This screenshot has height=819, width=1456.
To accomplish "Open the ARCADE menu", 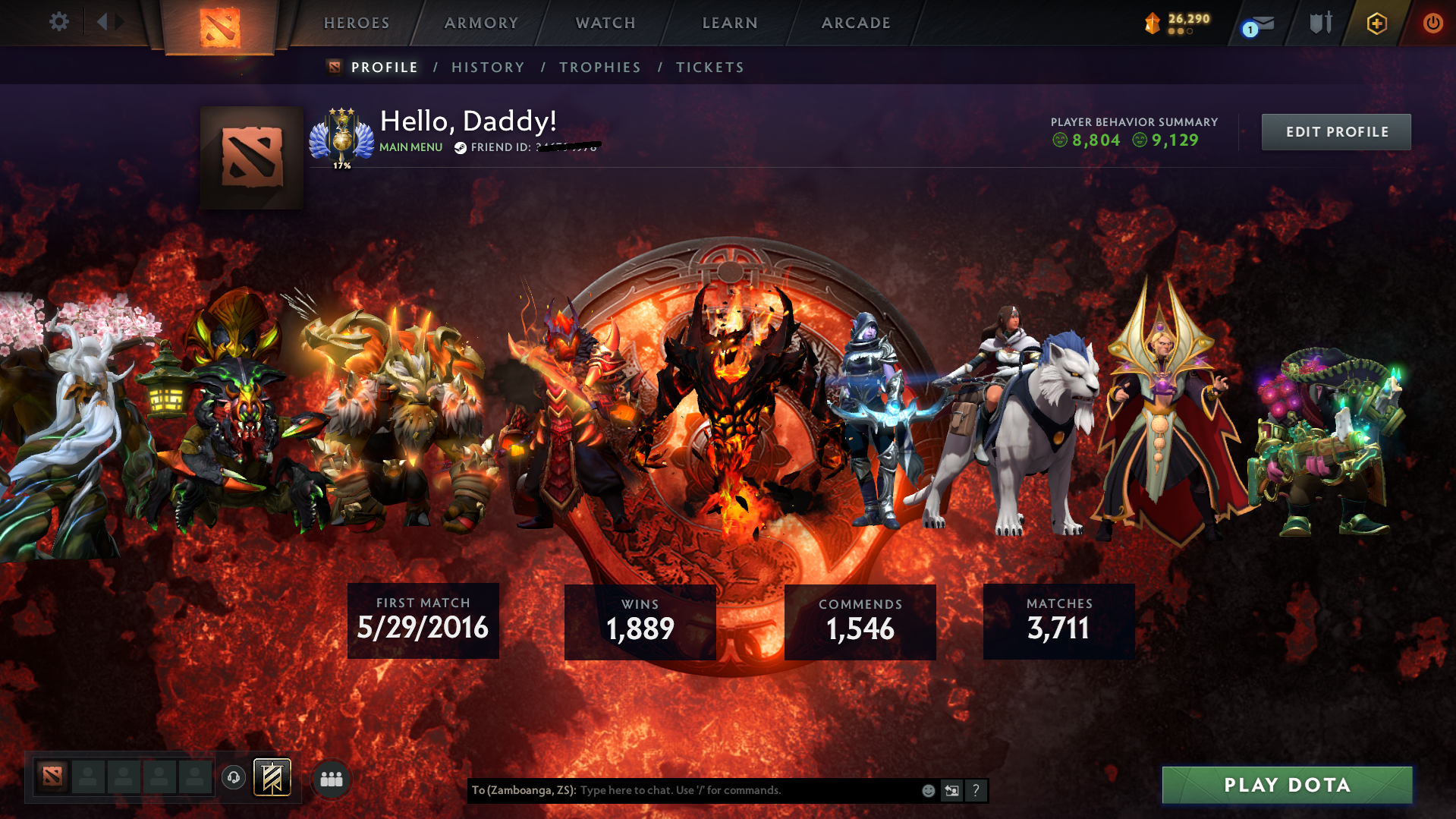I will 856,23.
